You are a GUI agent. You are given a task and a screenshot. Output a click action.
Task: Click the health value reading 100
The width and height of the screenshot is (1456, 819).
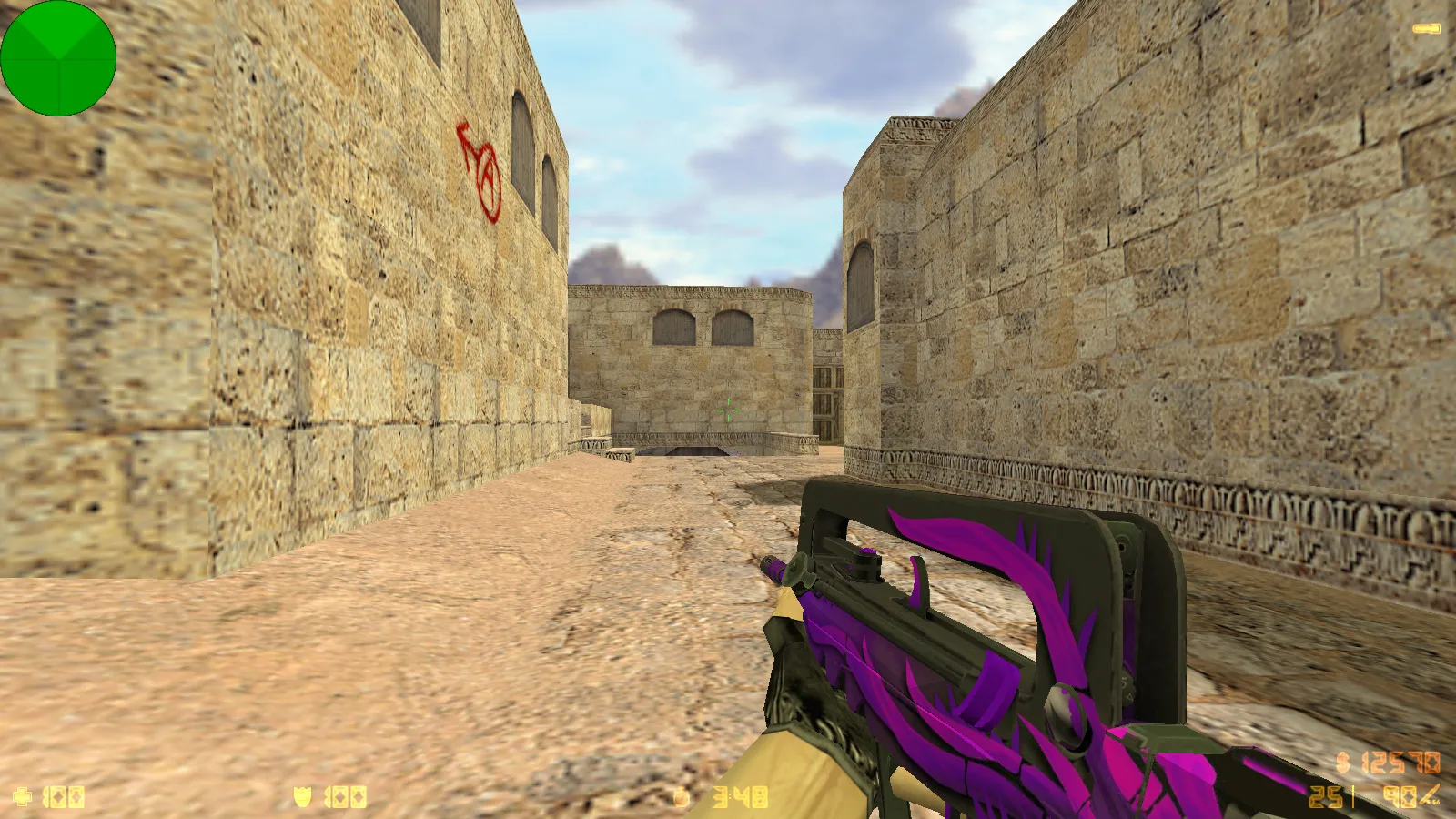(x=64, y=798)
